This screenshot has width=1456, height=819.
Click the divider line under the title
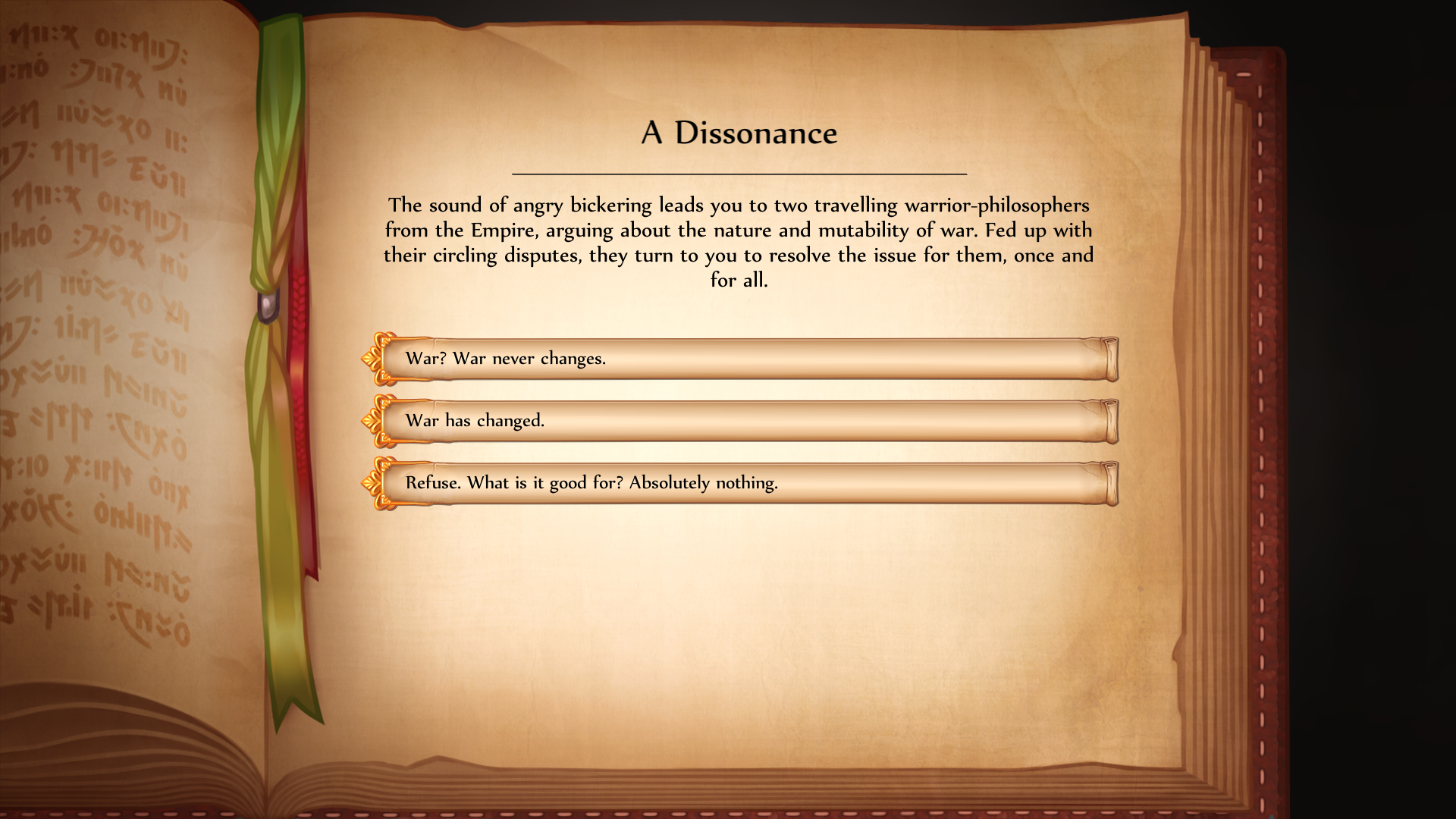pos(739,172)
